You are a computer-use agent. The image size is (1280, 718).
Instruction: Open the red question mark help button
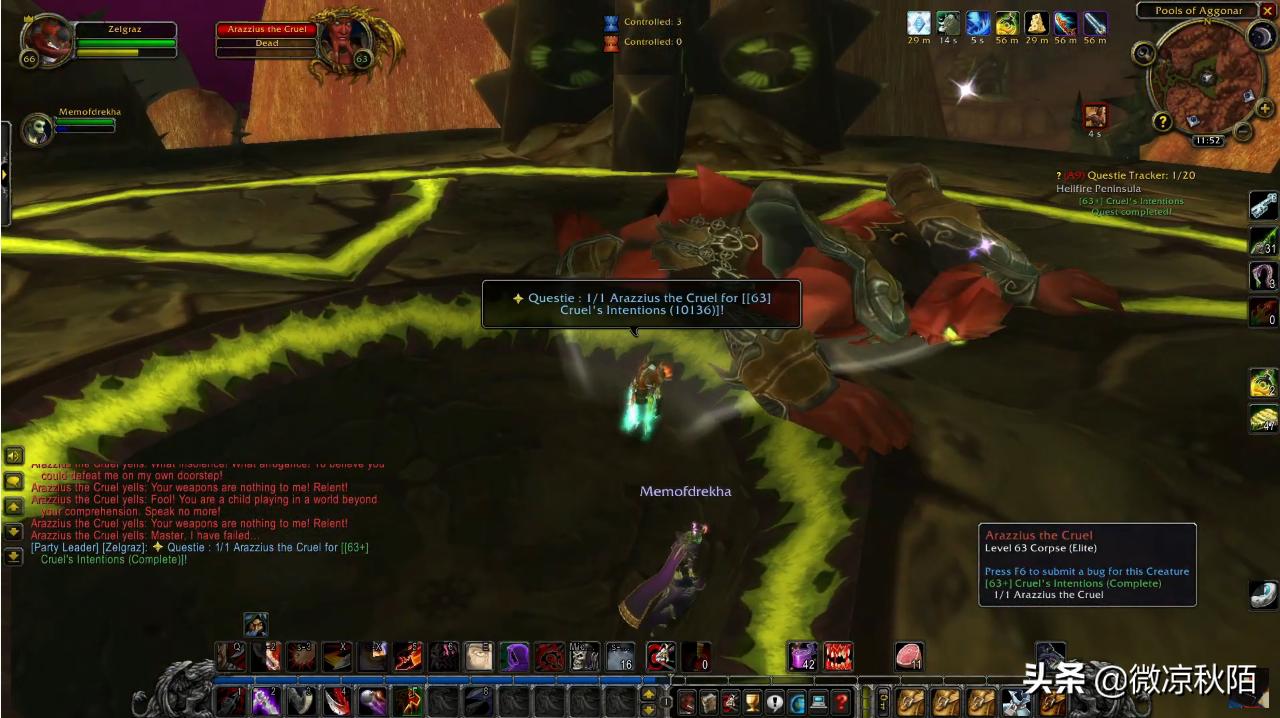[x=842, y=703]
